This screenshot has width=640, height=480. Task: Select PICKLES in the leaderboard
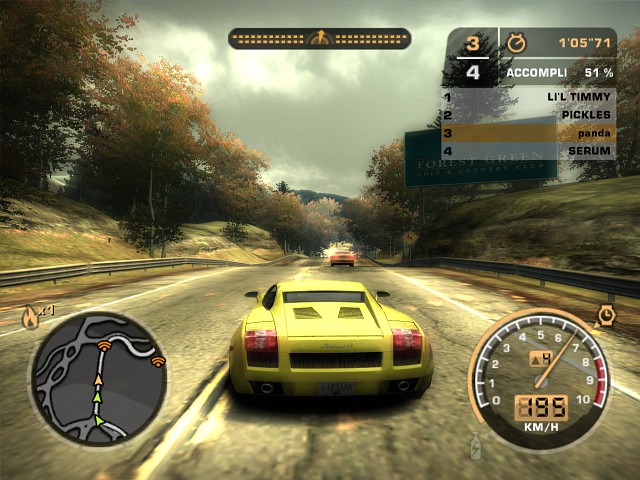[x=529, y=115]
